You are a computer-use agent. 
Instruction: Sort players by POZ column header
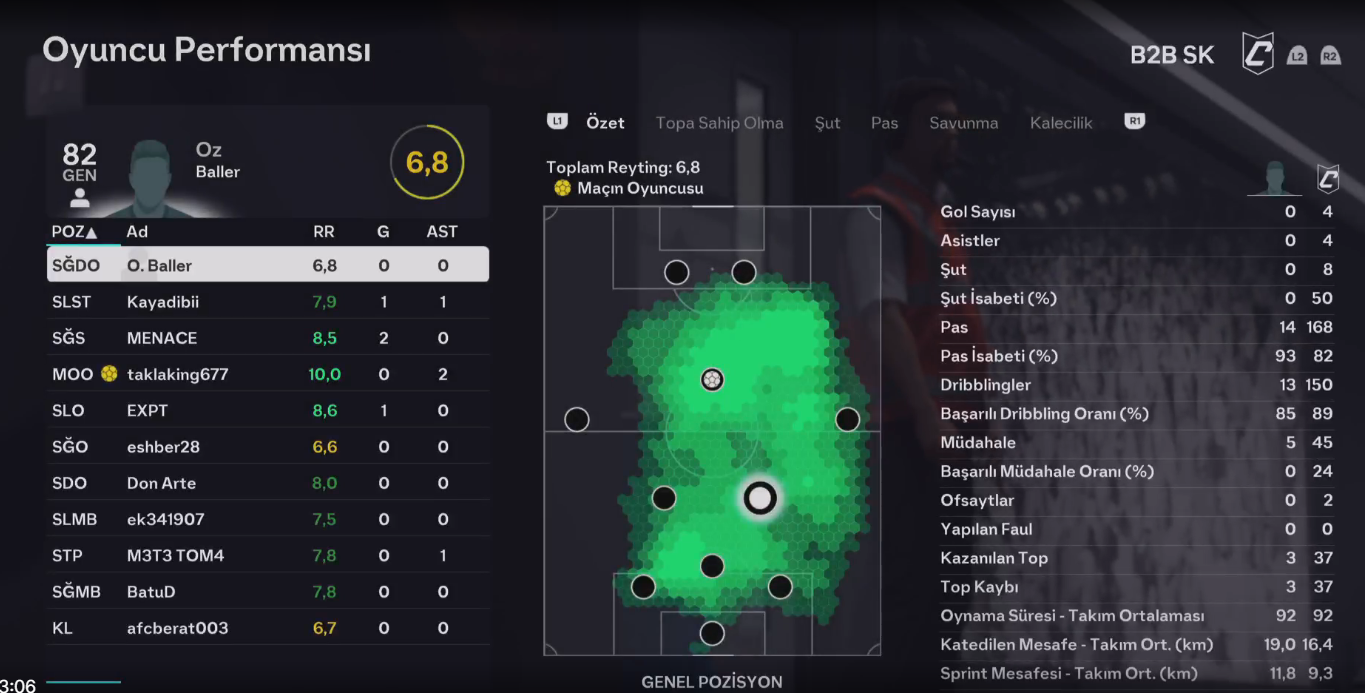74,232
